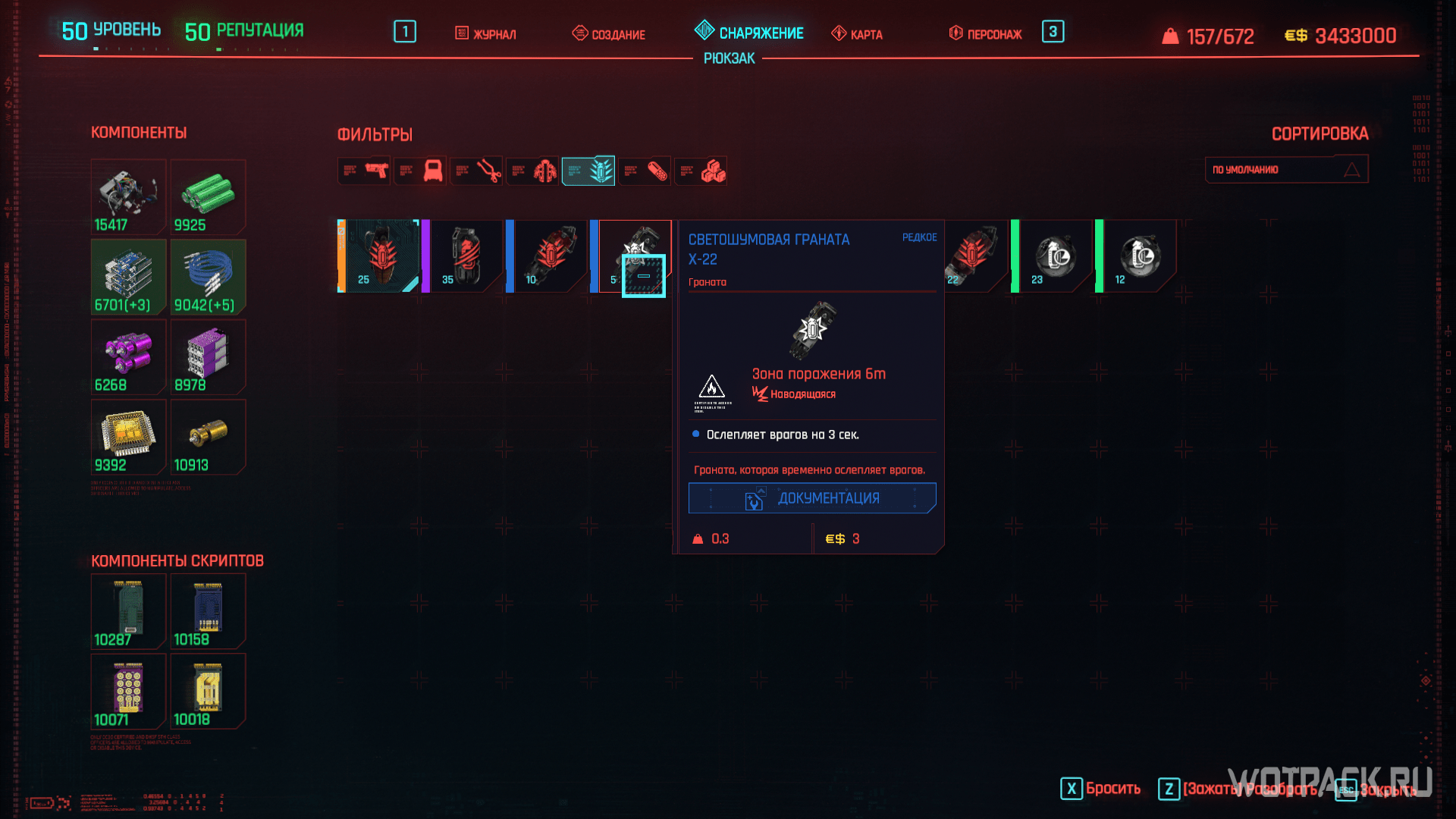Image resolution: width=1456 pixels, height=819 pixels.
Task: Choose the stacked boxes filter
Action: click(701, 171)
